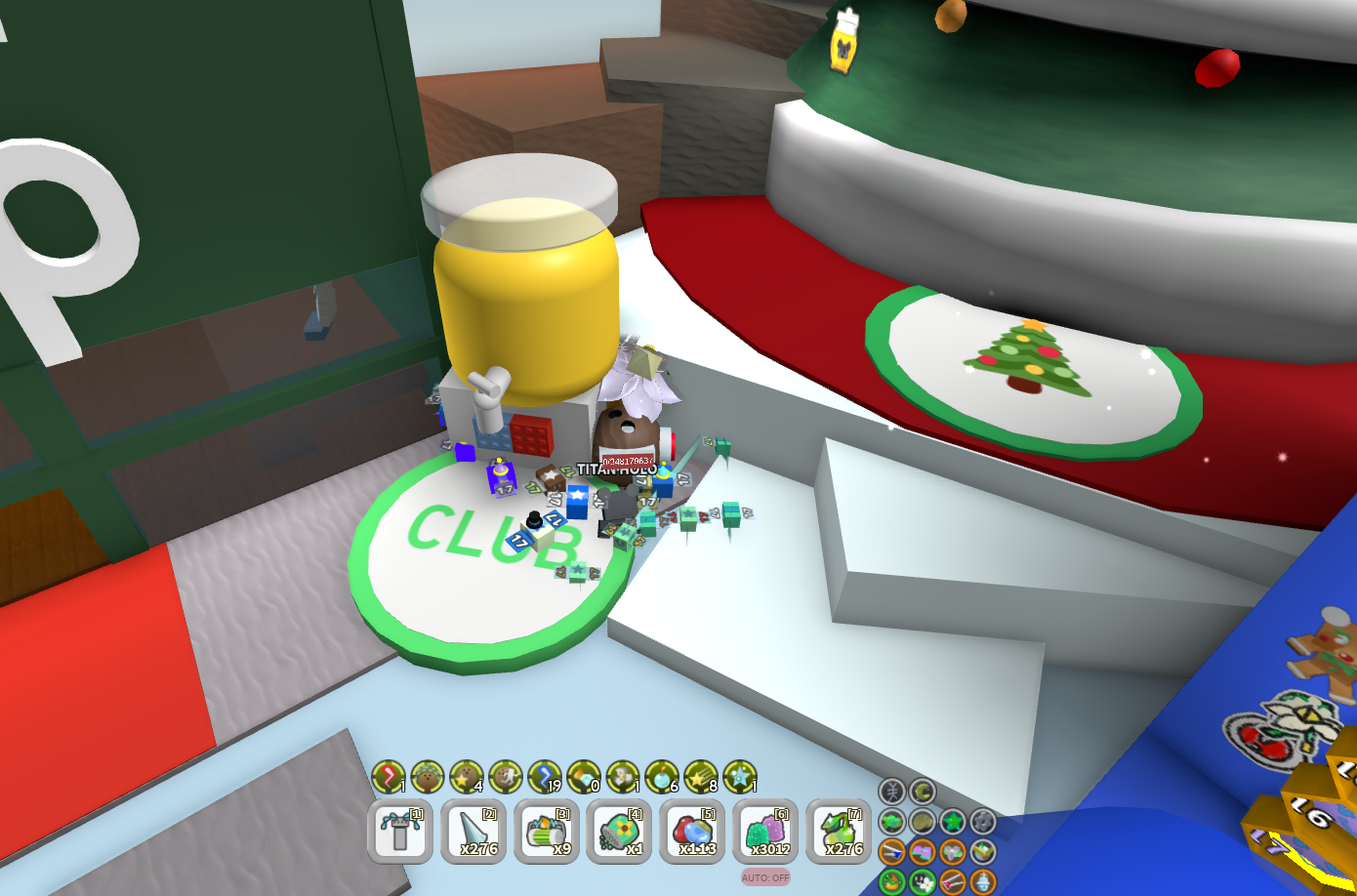Click the red lightning buff showing 1

click(387, 781)
